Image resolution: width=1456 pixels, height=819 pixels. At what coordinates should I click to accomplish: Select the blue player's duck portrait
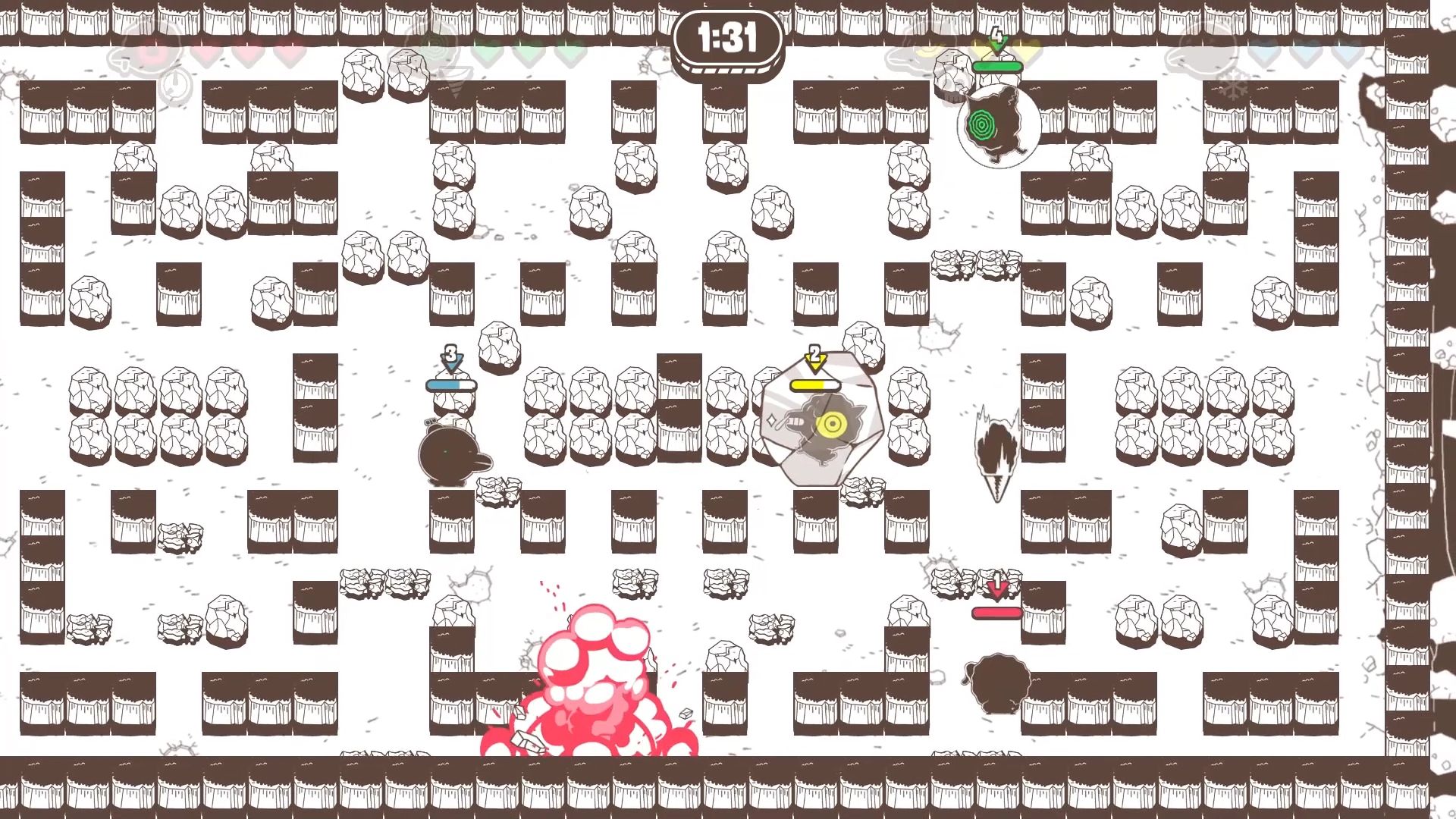pyautogui.click(x=1207, y=52)
